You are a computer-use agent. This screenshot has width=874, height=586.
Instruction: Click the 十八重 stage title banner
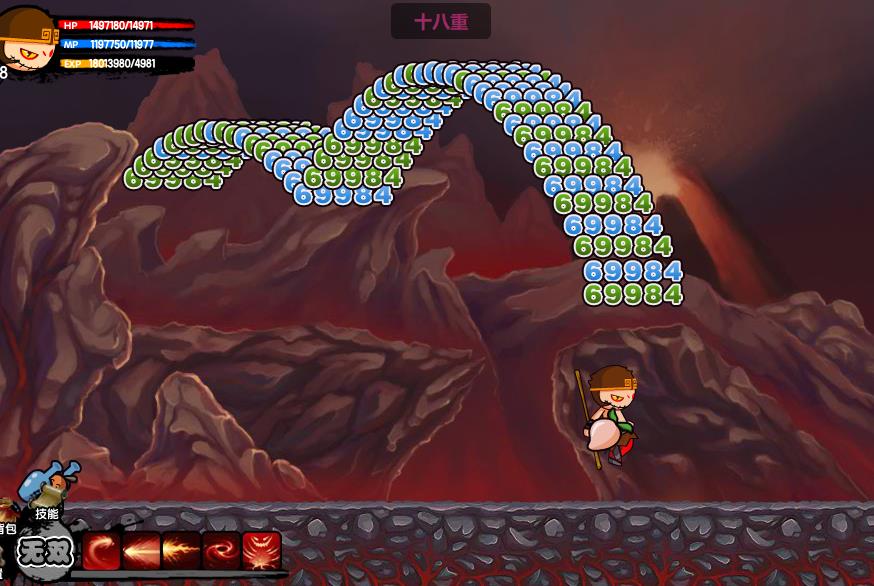(x=441, y=21)
